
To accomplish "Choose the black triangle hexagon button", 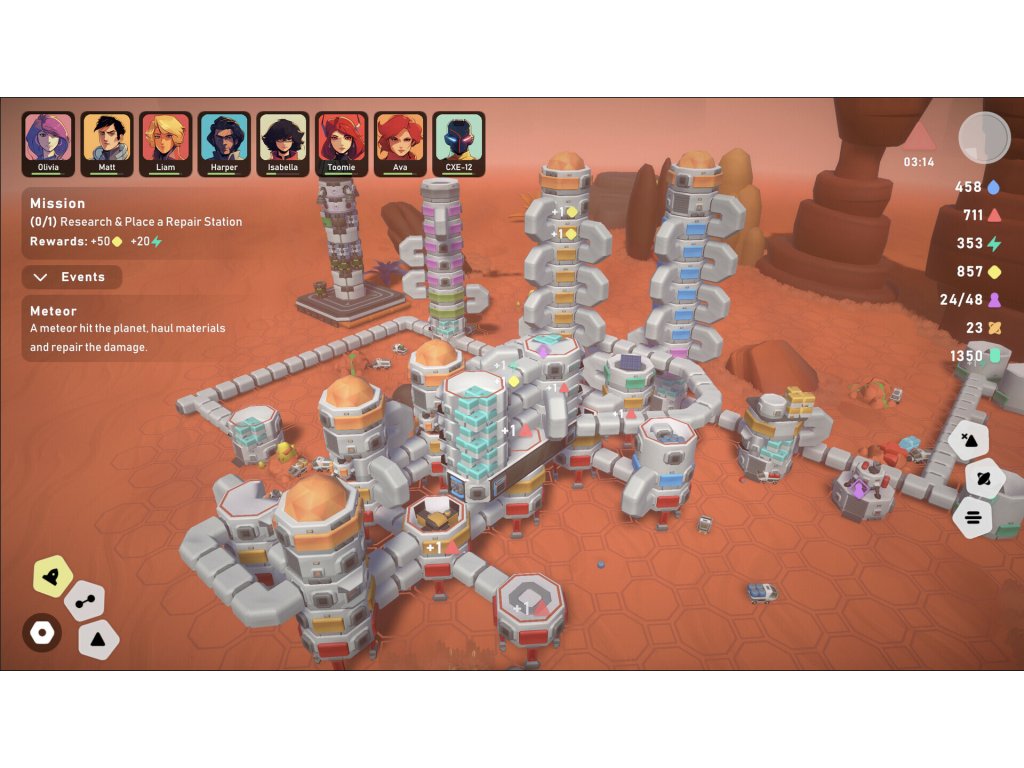I will 99,638.
